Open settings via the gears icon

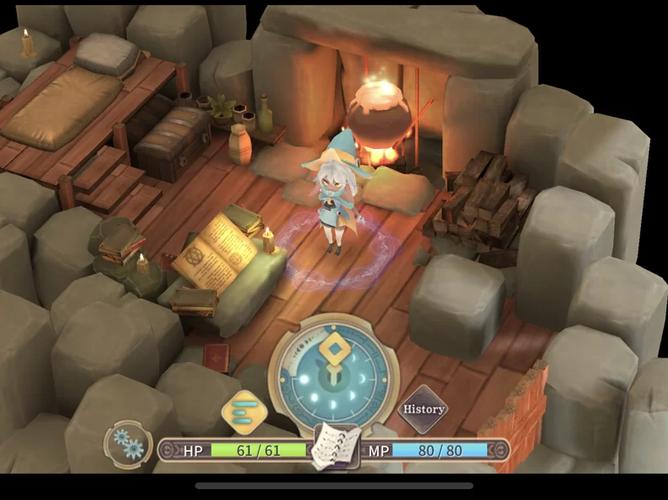pyautogui.click(x=127, y=442)
